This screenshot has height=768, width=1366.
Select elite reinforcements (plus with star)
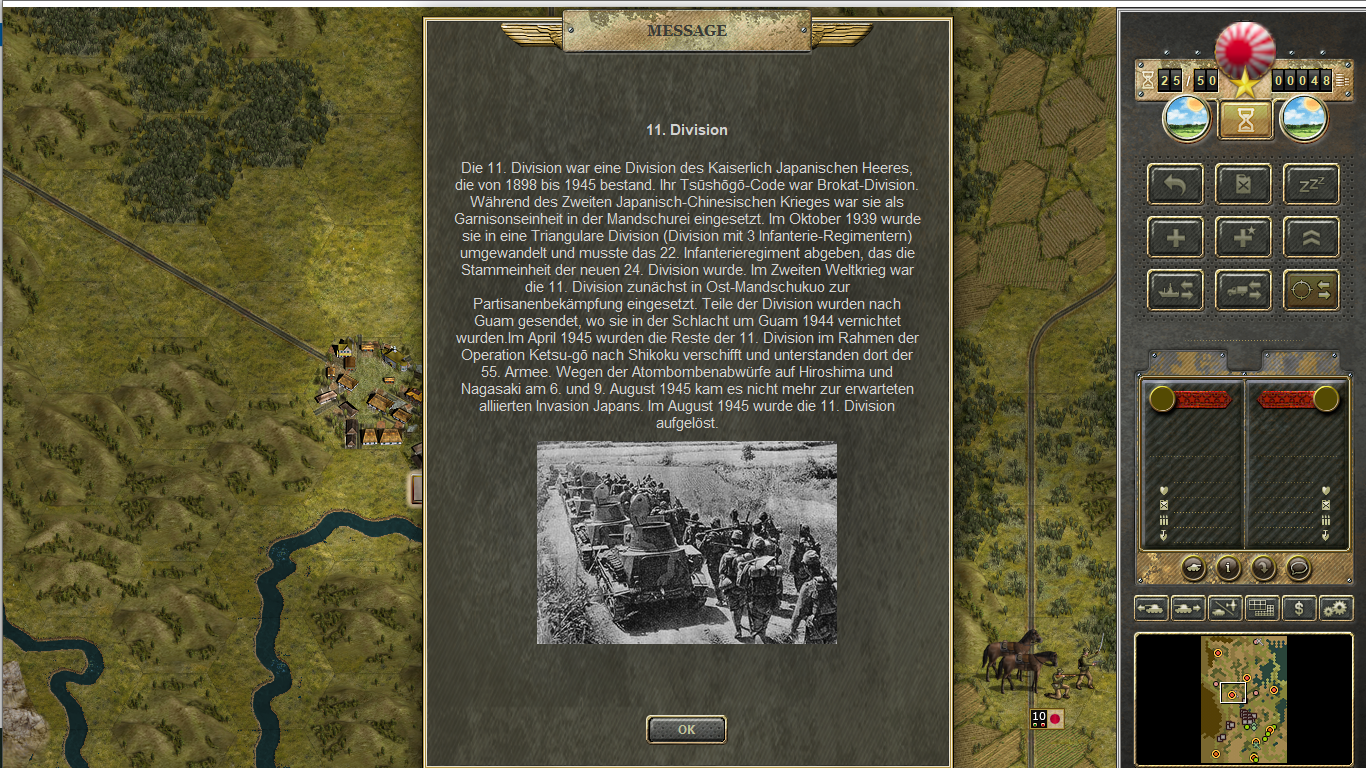point(1244,238)
